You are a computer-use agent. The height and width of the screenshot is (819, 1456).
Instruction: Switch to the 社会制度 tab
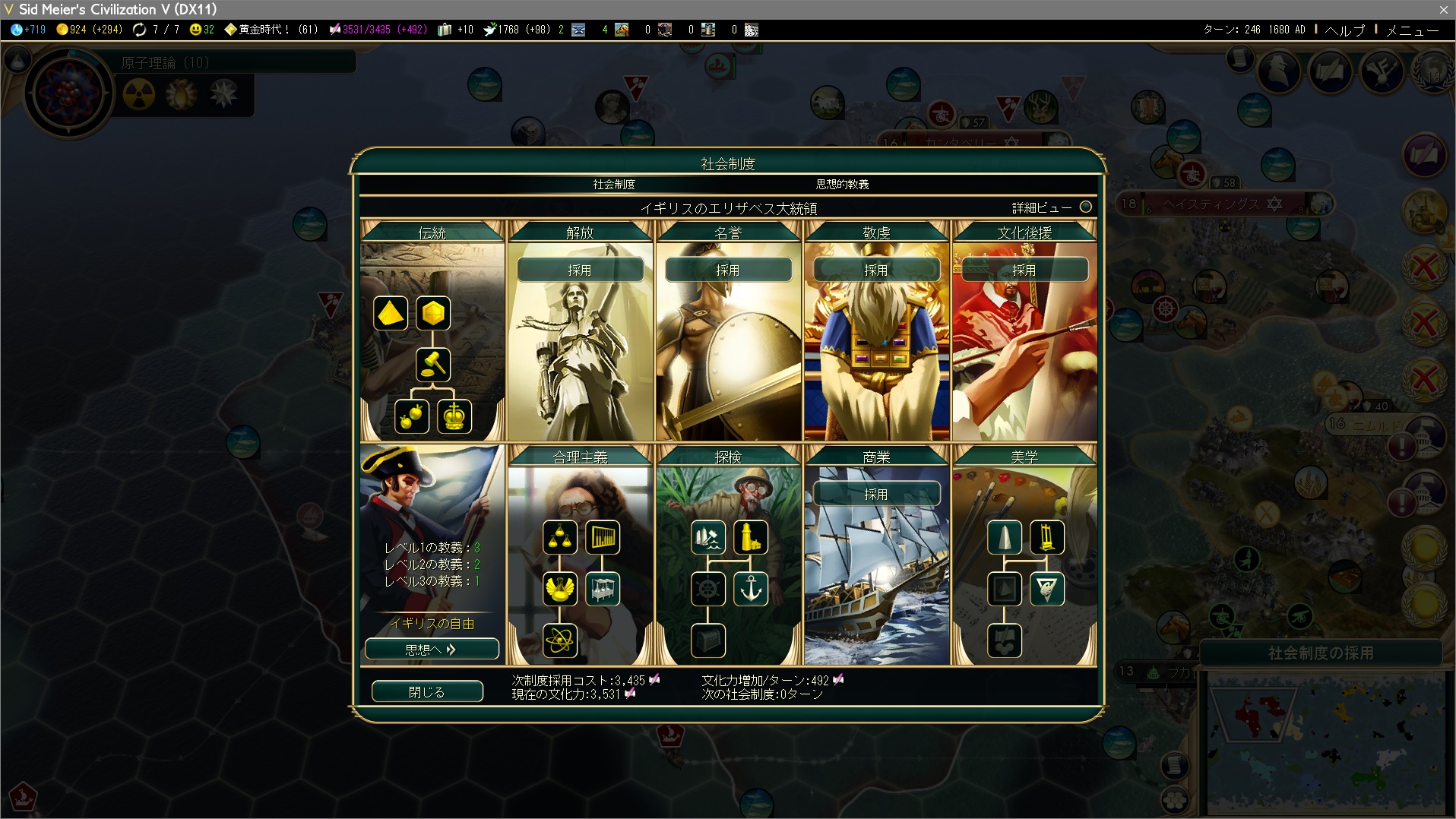(614, 185)
